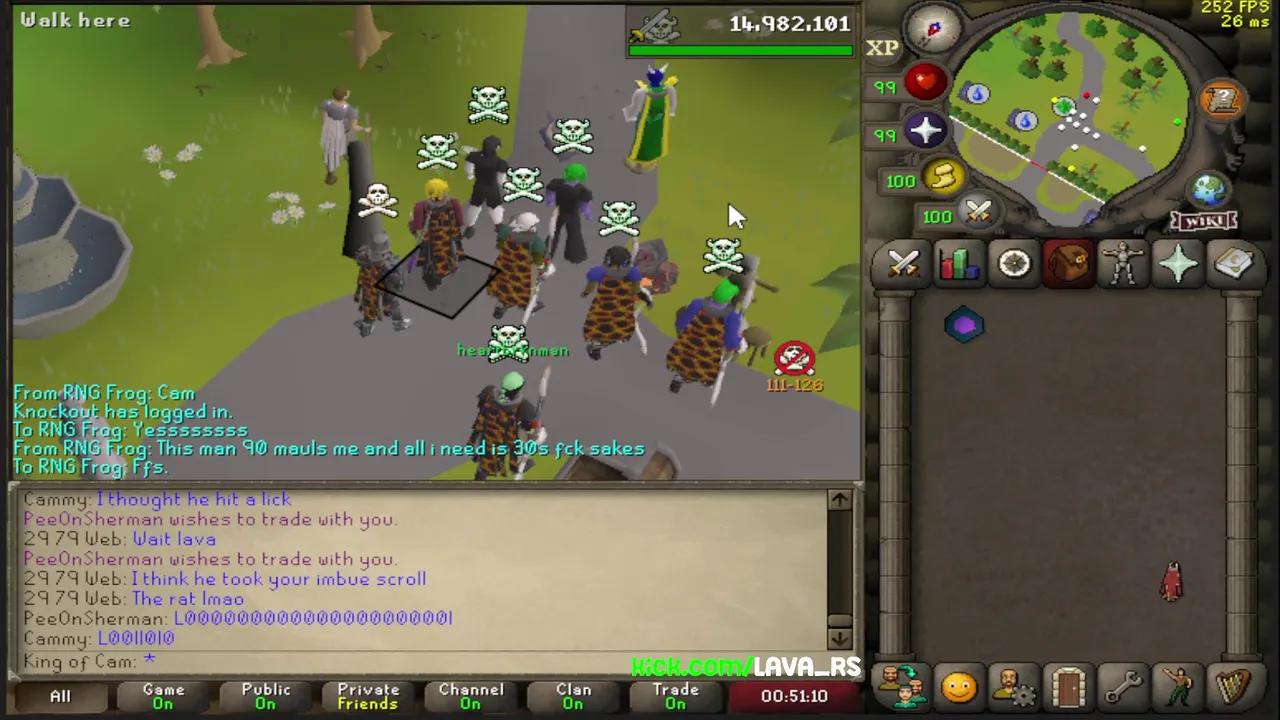Open the Skills bar-chart tab
This screenshot has width=1280, height=720.
pos(958,262)
